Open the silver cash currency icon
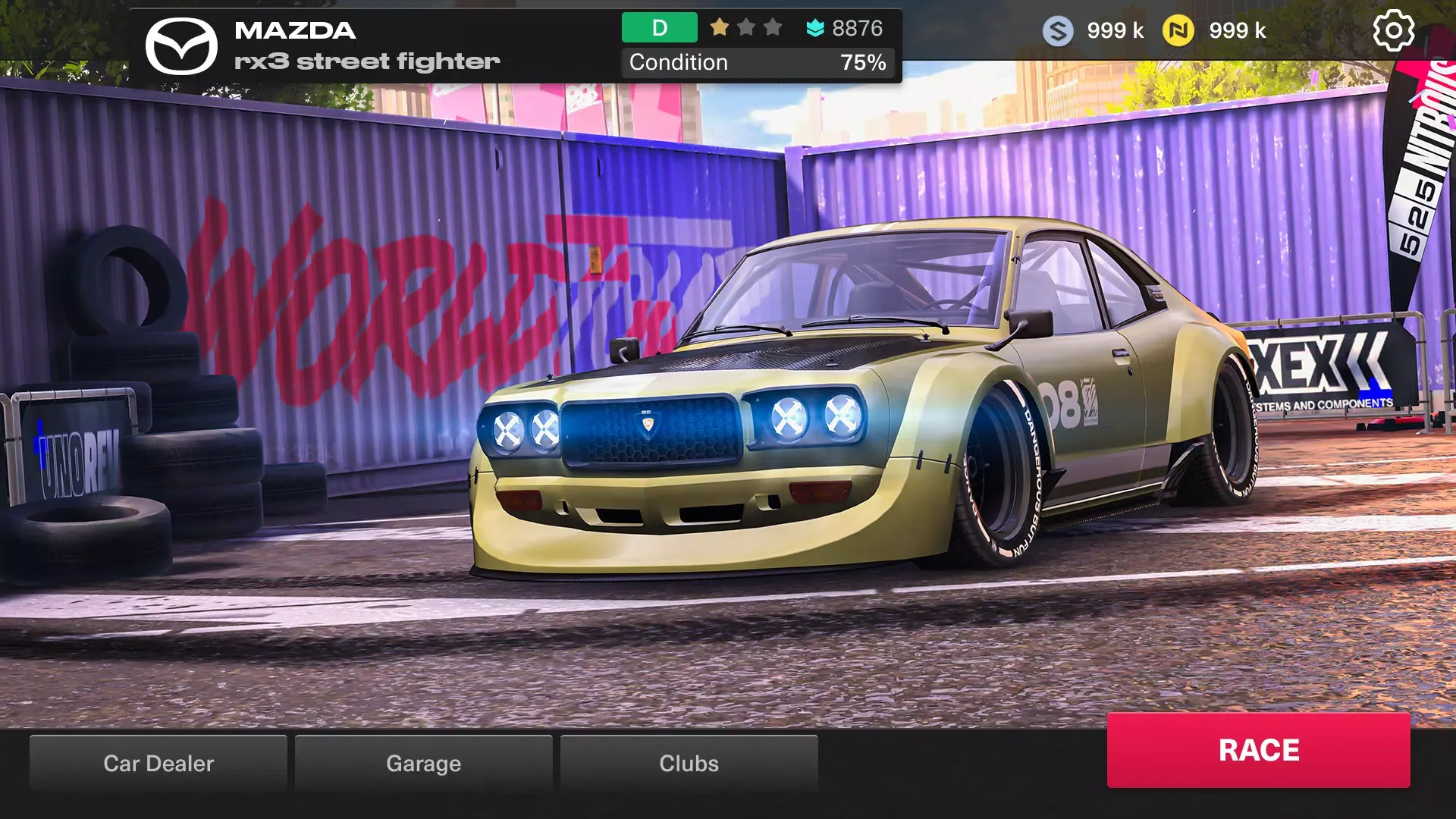Screen dimensions: 1456x819 click(1057, 31)
